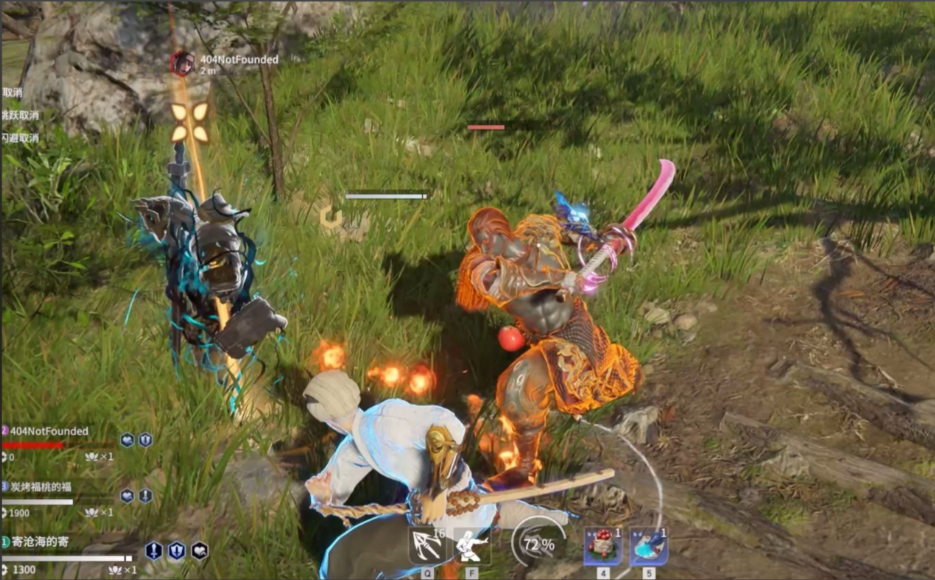Click 404NotFounded's portrait marker
935x580 pixels.
pos(182,63)
